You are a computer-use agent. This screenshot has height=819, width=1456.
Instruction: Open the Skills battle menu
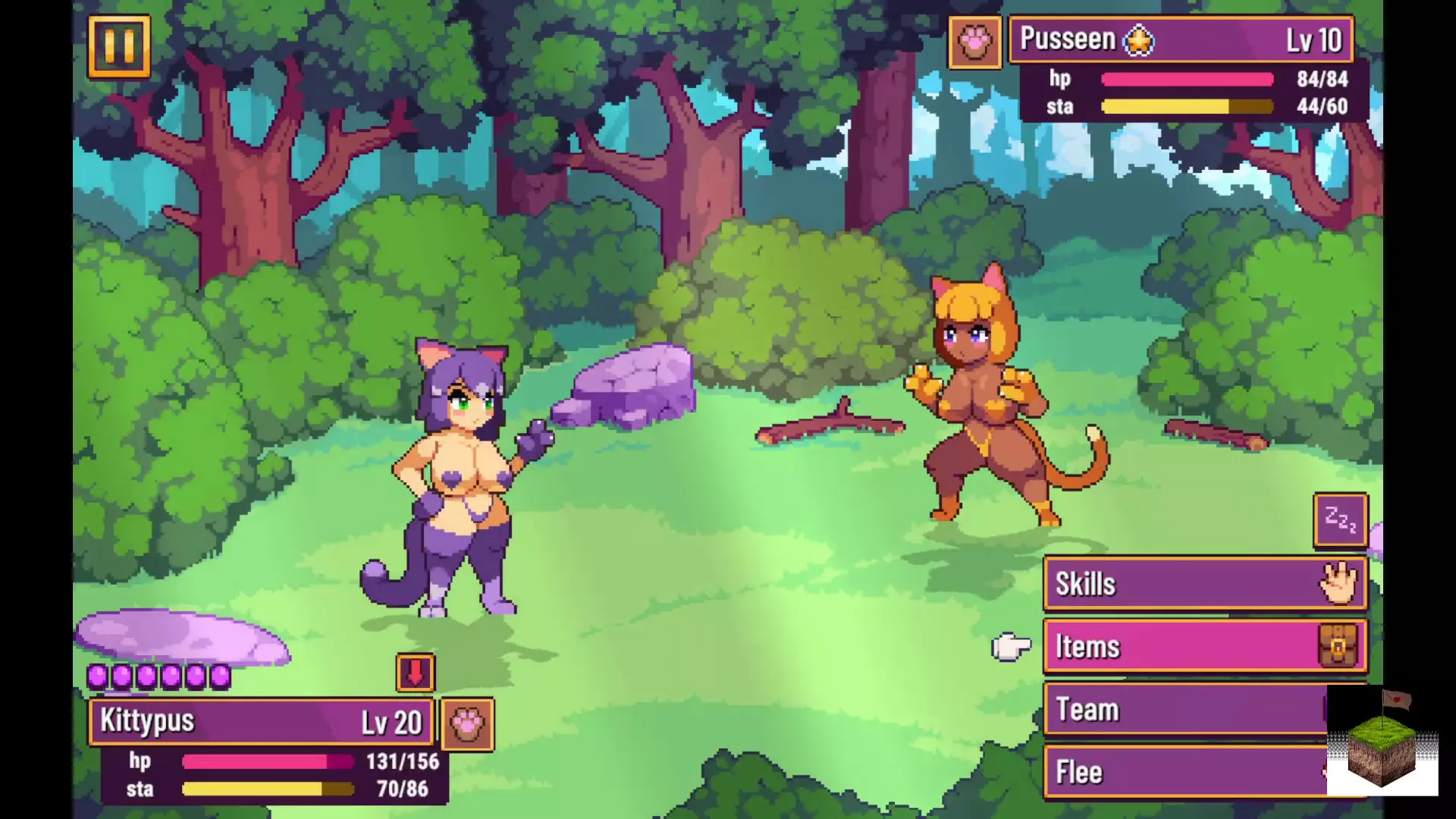point(1204,584)
